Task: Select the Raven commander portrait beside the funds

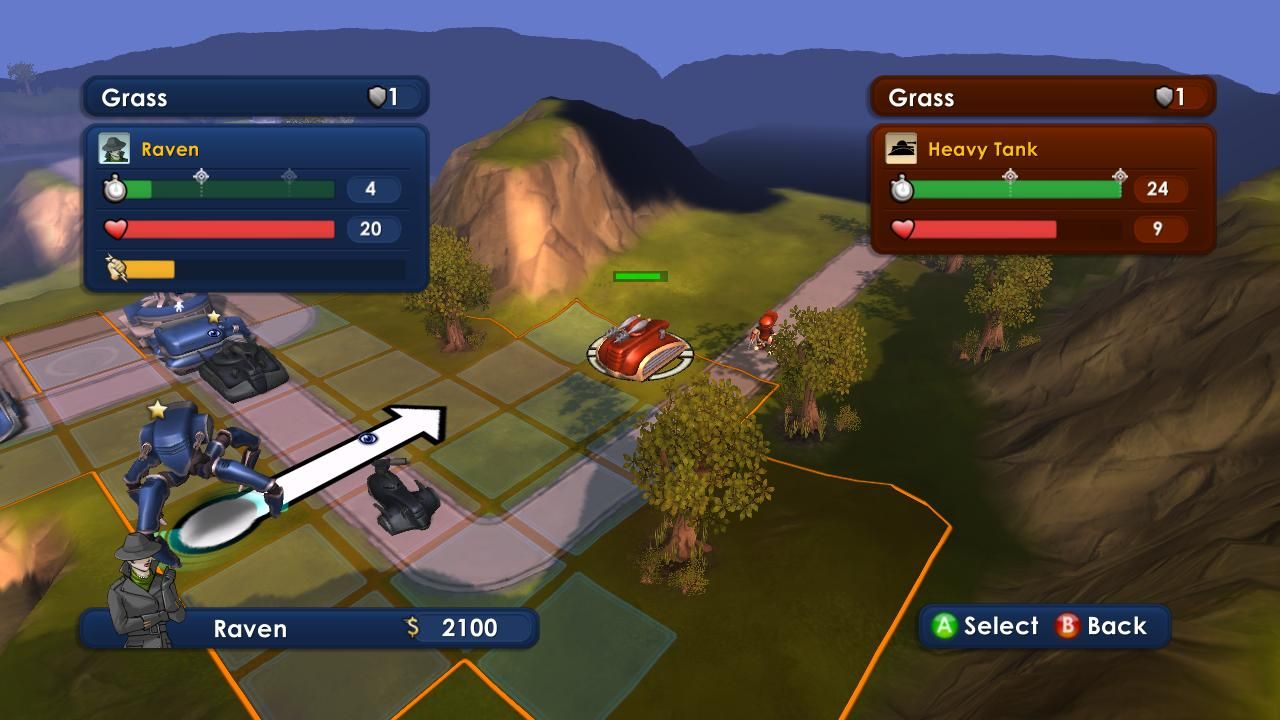Action: [x=144, y=590]
